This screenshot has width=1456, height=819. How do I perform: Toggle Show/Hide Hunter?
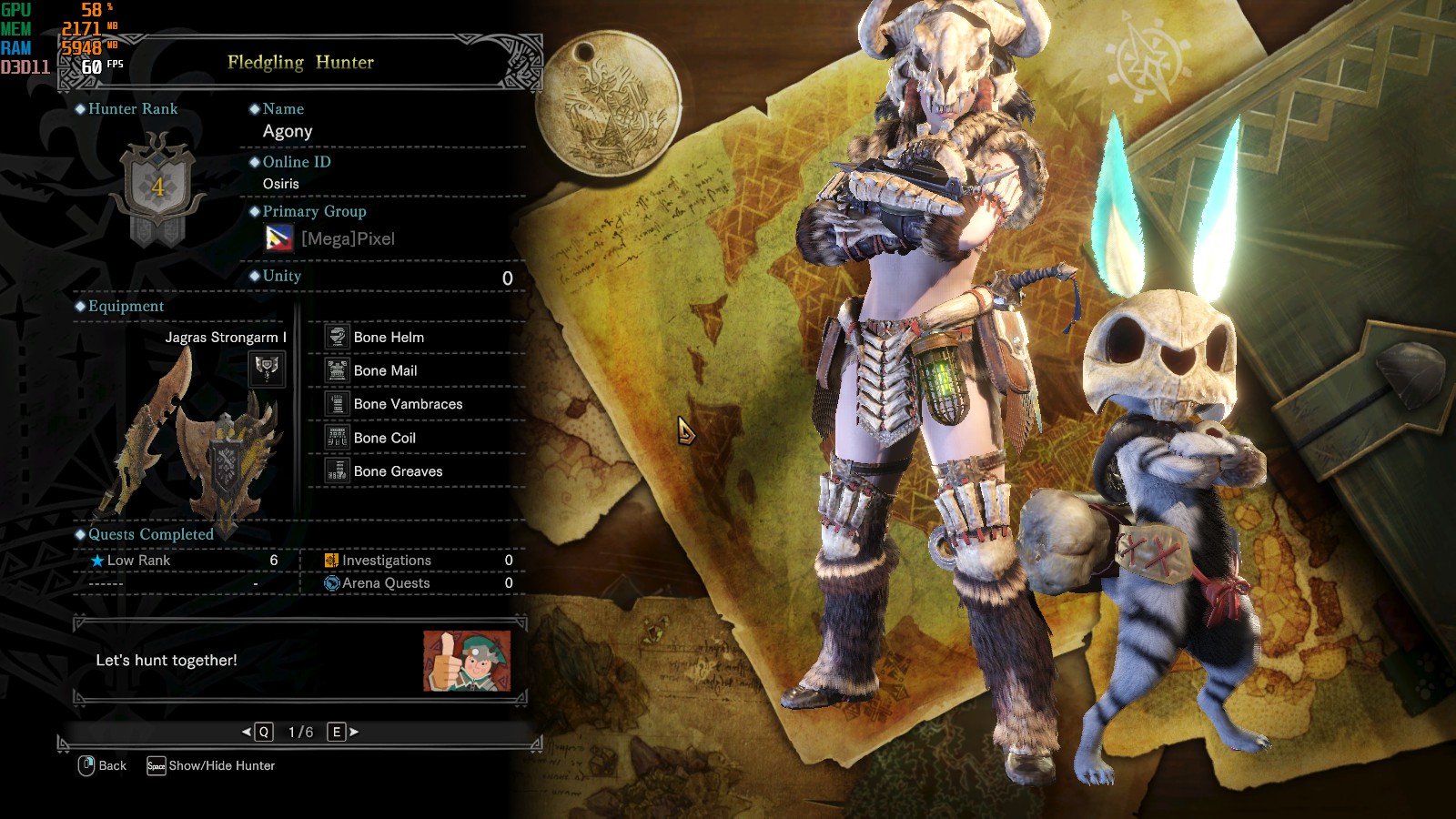[x=211, y=766]
